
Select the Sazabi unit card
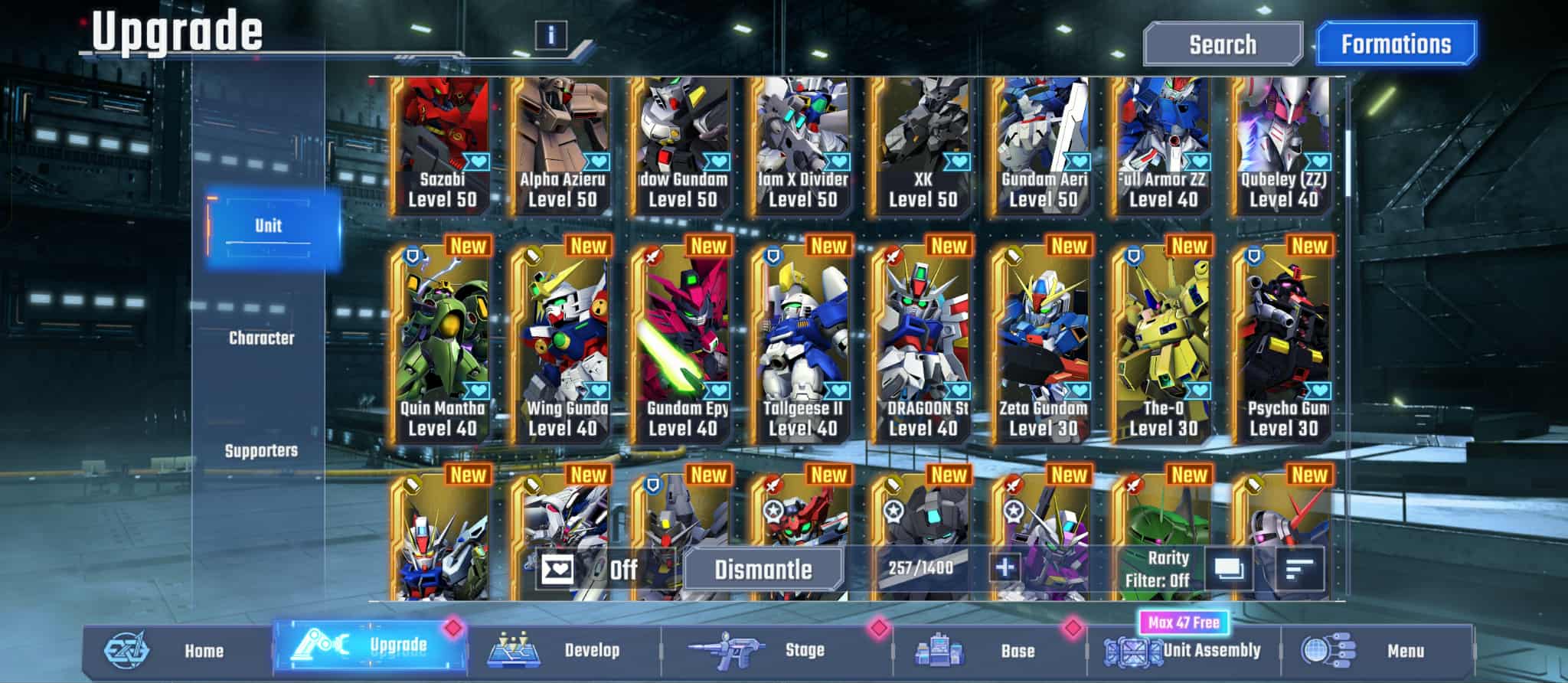click(x=442, y=145)
